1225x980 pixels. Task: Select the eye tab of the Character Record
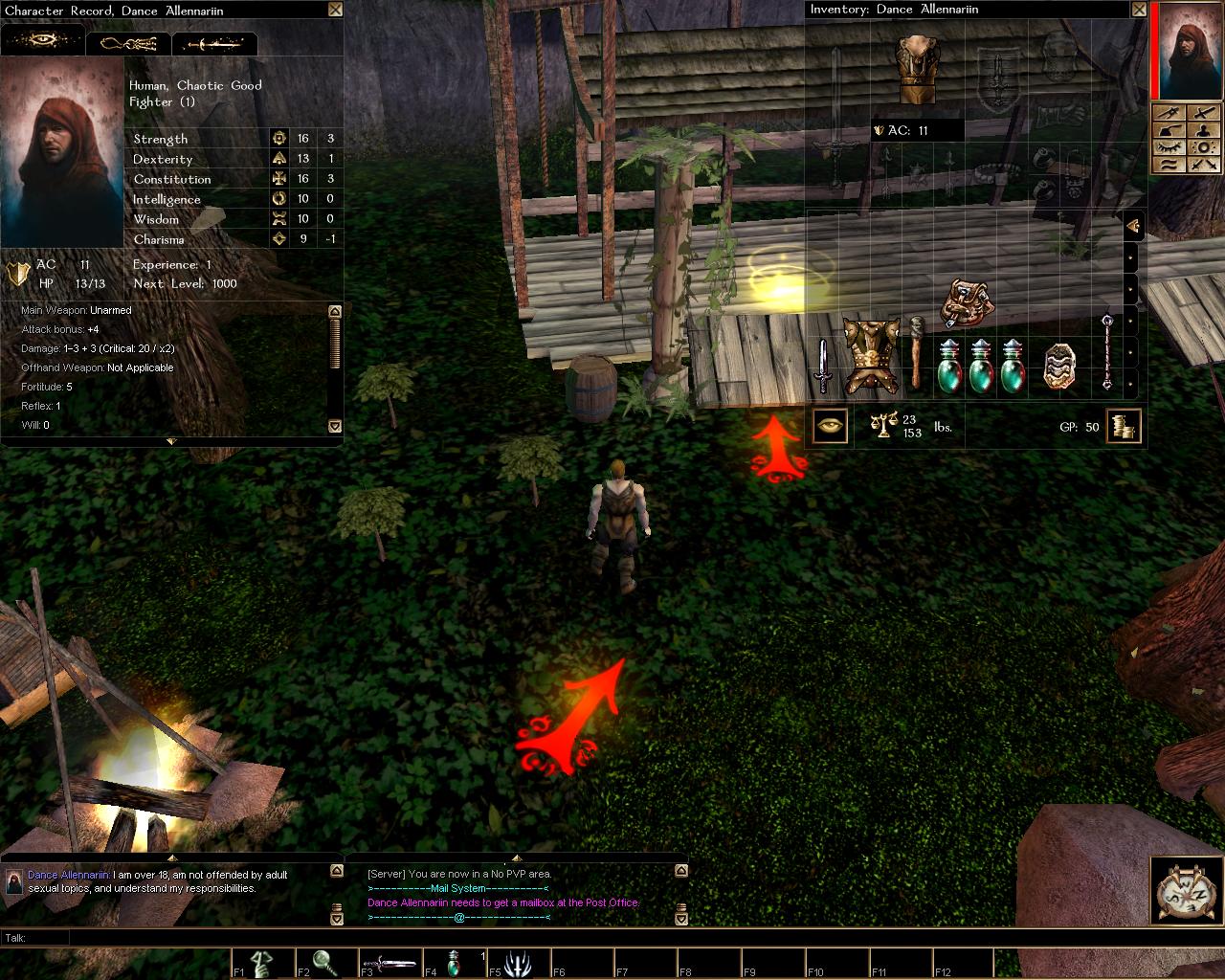[42, 42]
